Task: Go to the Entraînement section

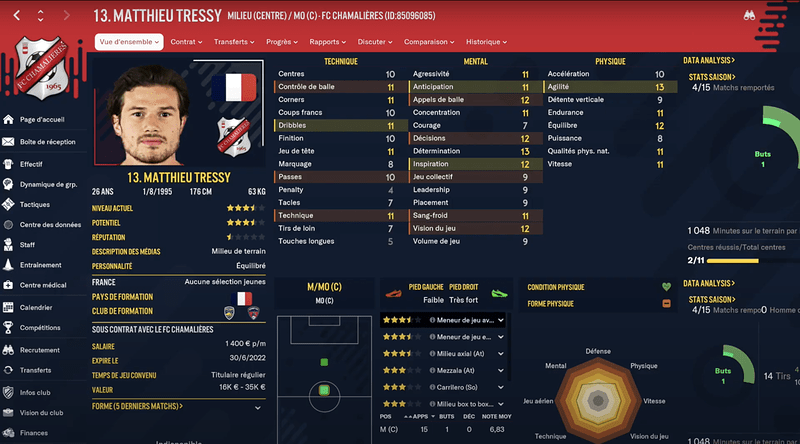Action: (42, 265)
